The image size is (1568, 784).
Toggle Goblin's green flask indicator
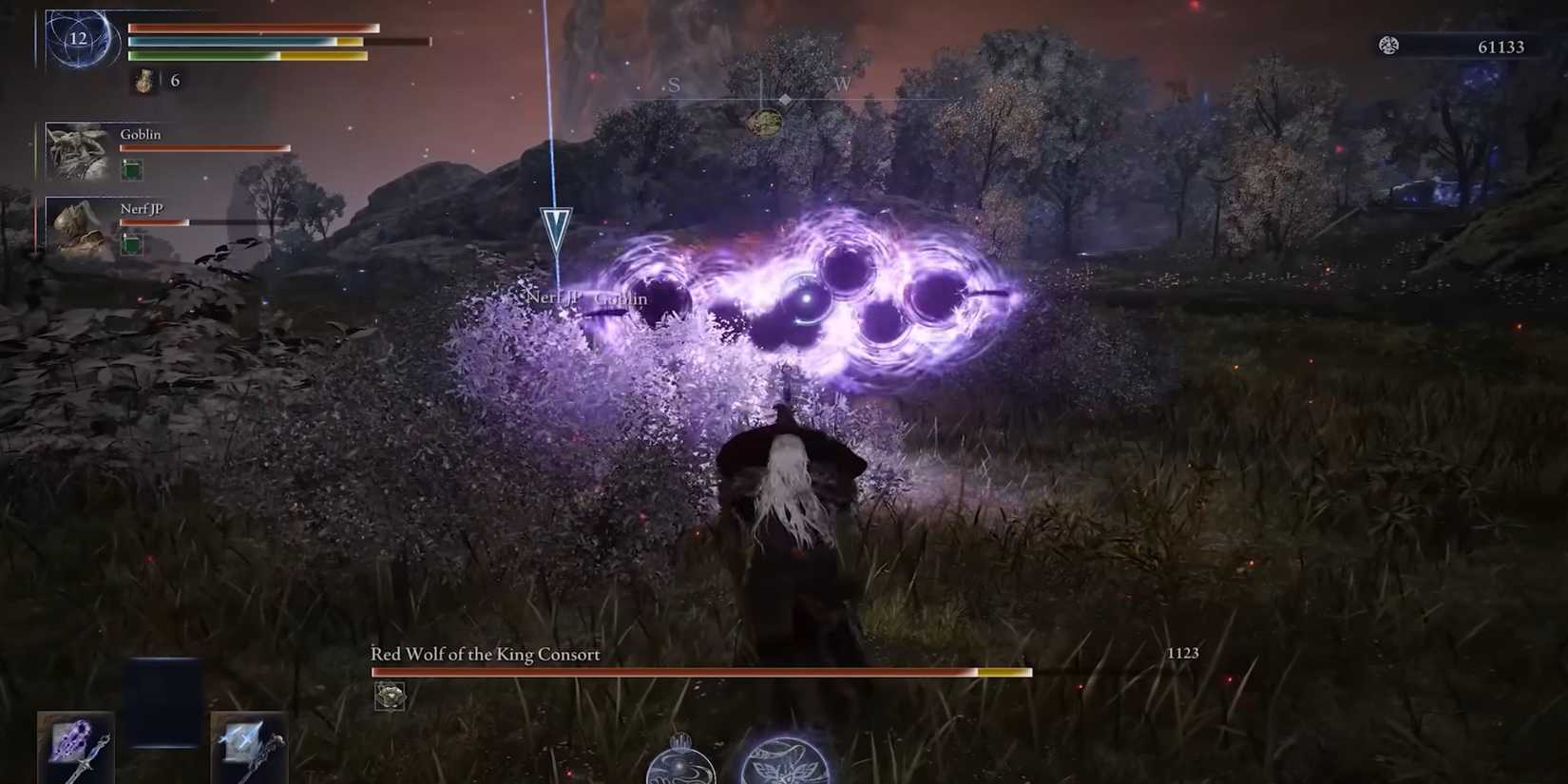tap(131, 169)
